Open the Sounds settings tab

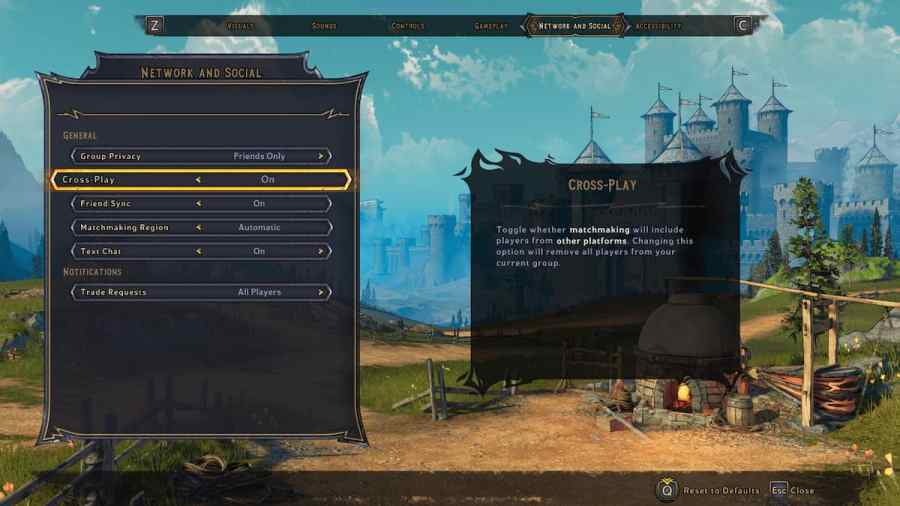pyautogui.click(x=324, y=26)
